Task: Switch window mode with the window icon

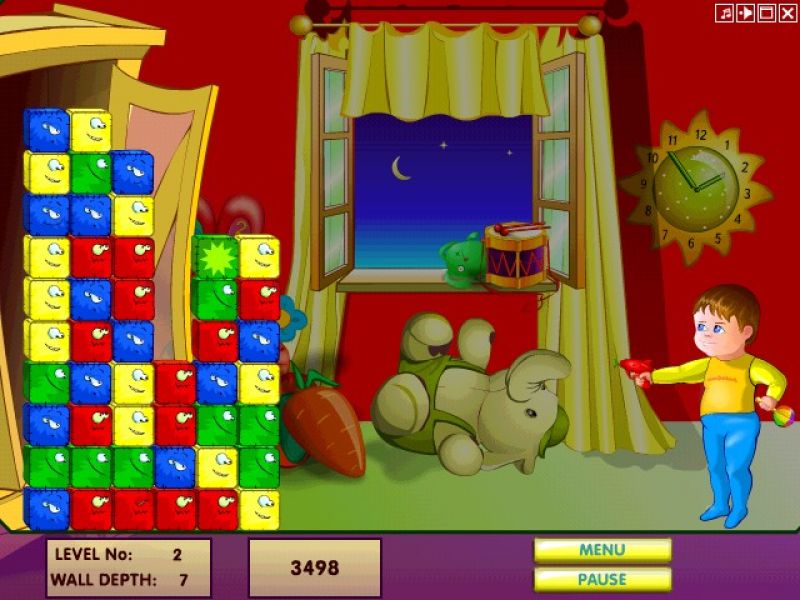Action: (x=766, y=13)
